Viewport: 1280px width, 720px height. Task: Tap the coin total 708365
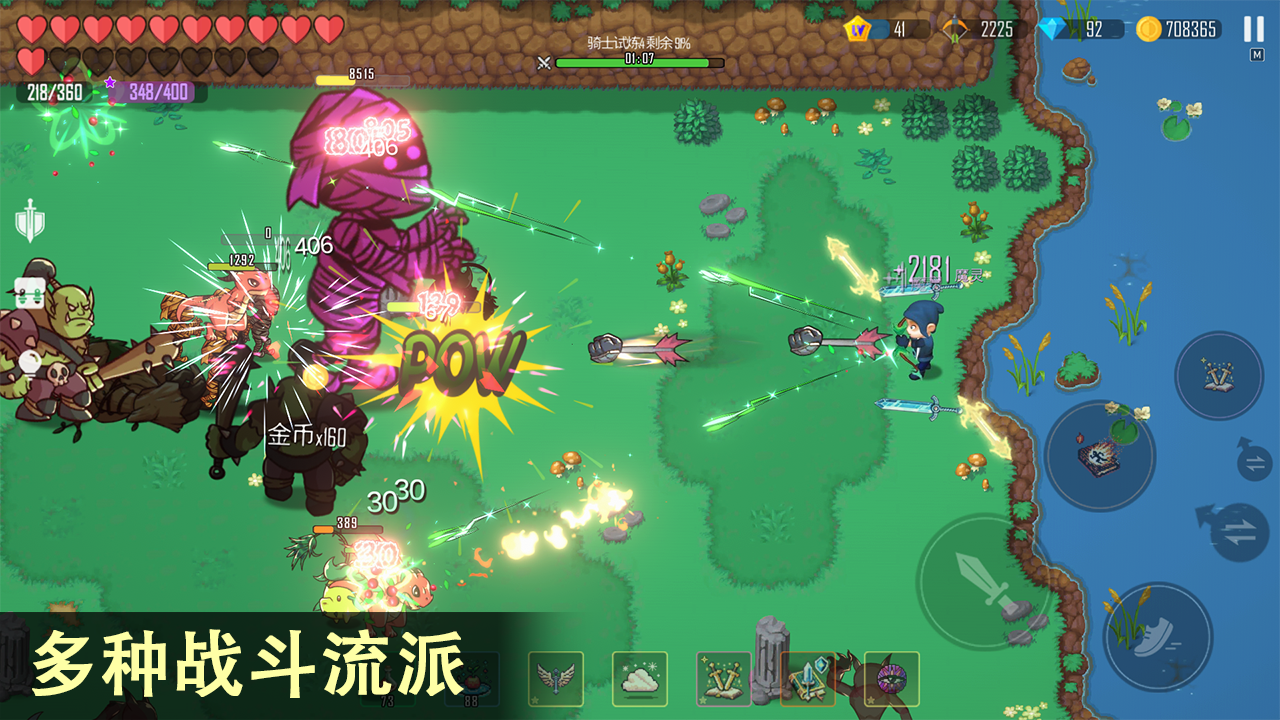[1192, 31]
